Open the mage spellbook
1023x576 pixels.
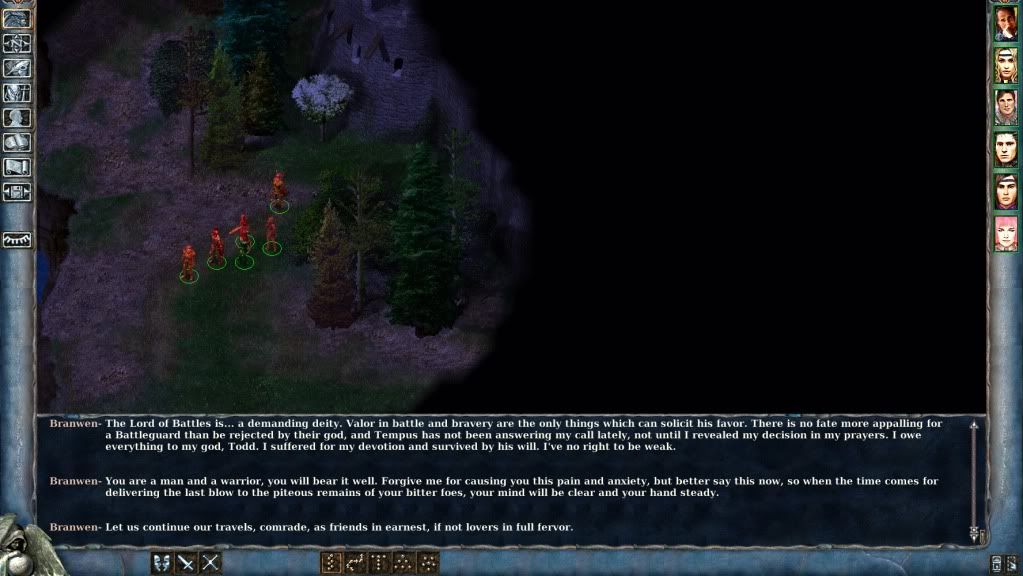[x=17, y=143]
